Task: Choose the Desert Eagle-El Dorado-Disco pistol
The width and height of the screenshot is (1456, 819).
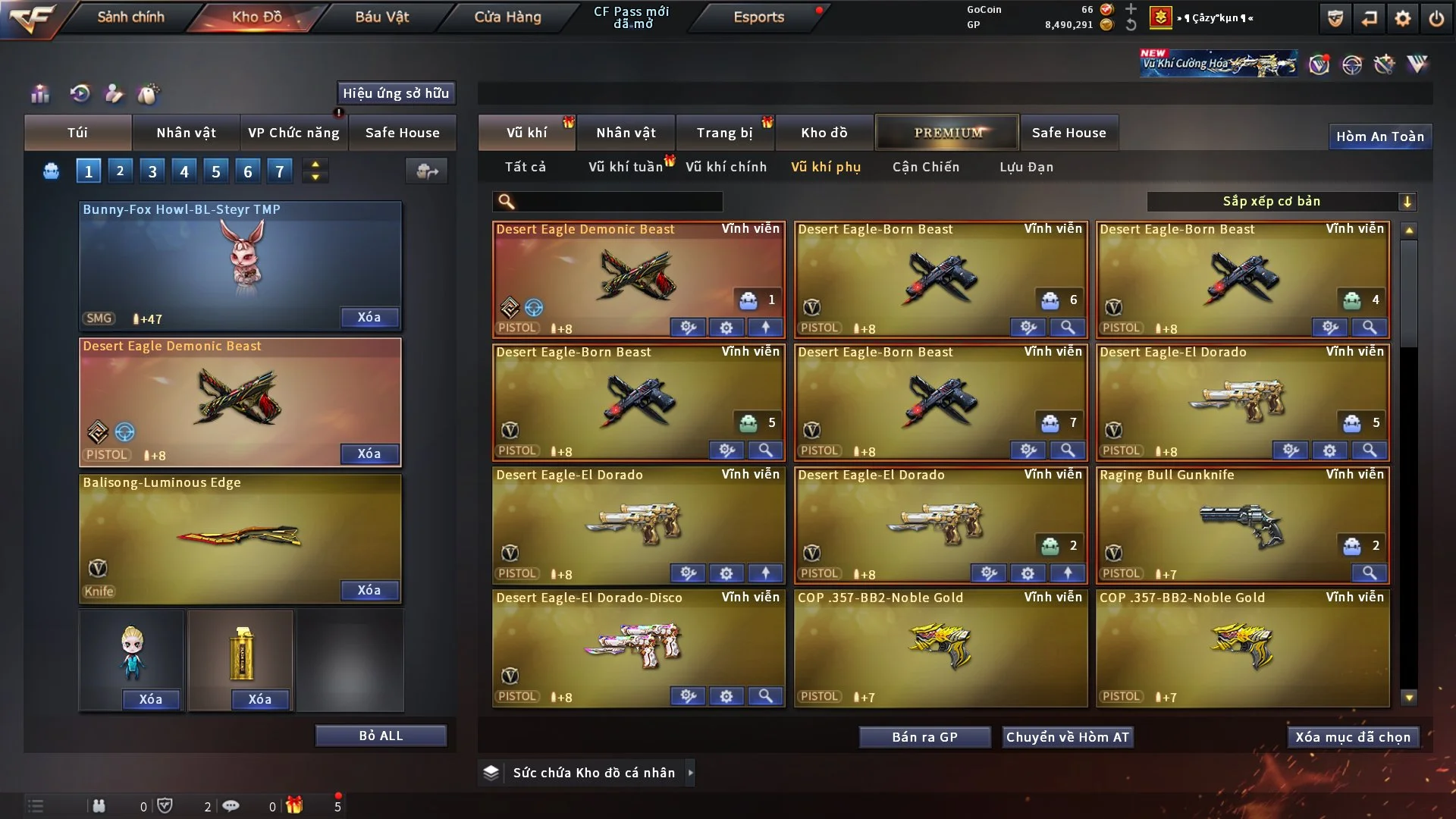Action: [638, 646]
